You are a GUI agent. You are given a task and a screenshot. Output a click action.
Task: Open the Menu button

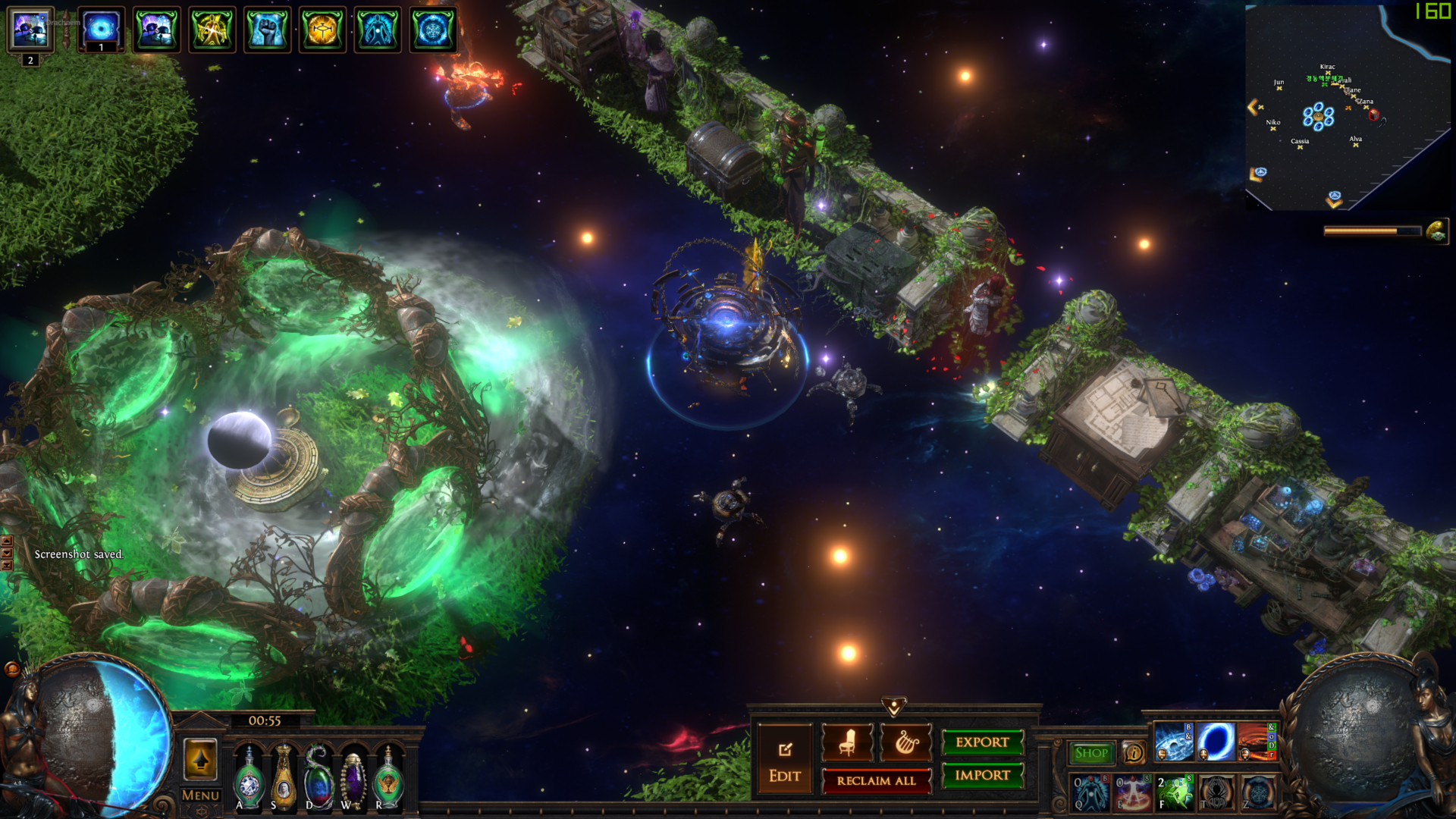tap(200, 795)
